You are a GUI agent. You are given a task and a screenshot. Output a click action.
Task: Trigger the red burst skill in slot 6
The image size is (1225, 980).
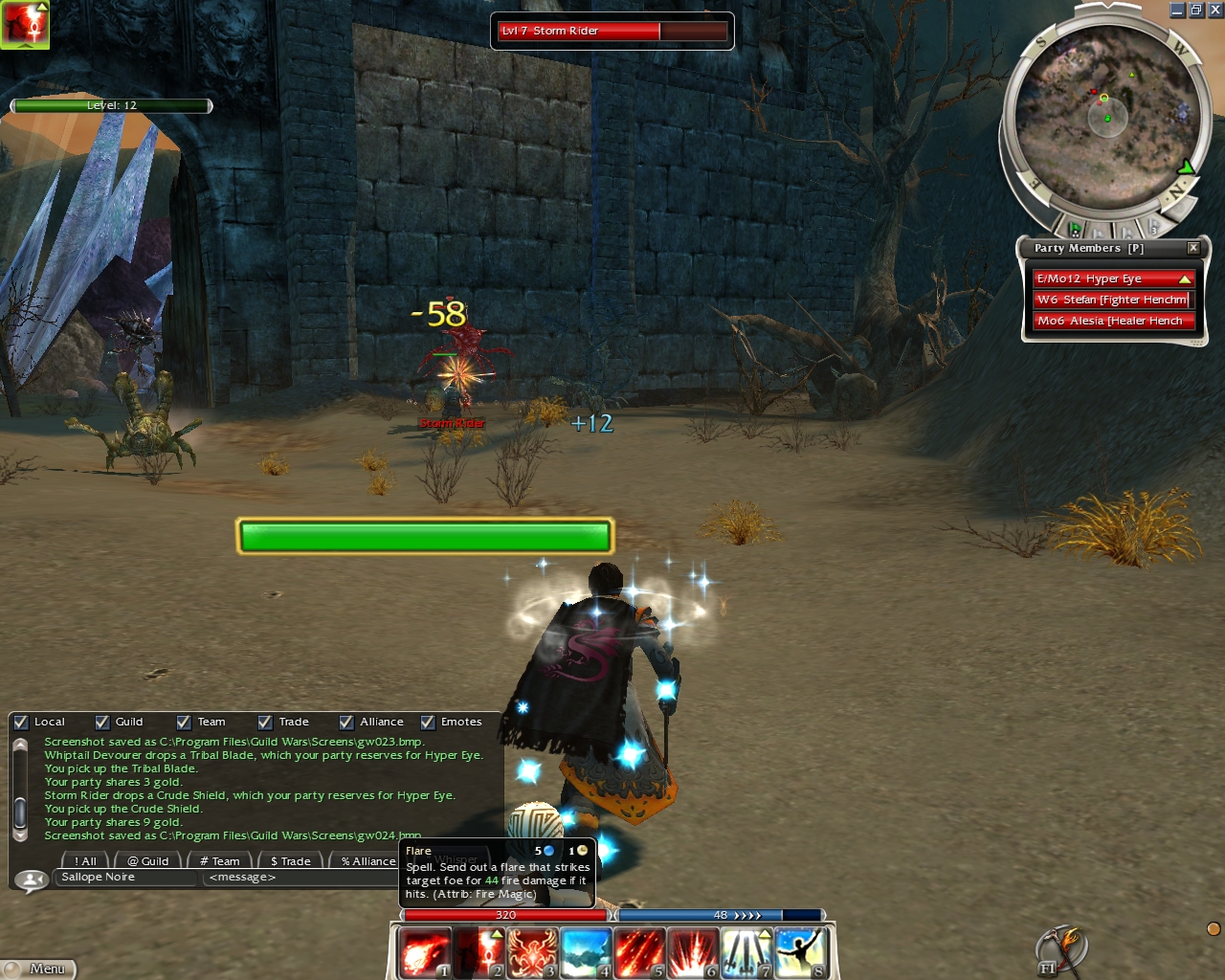pos(694,953)
